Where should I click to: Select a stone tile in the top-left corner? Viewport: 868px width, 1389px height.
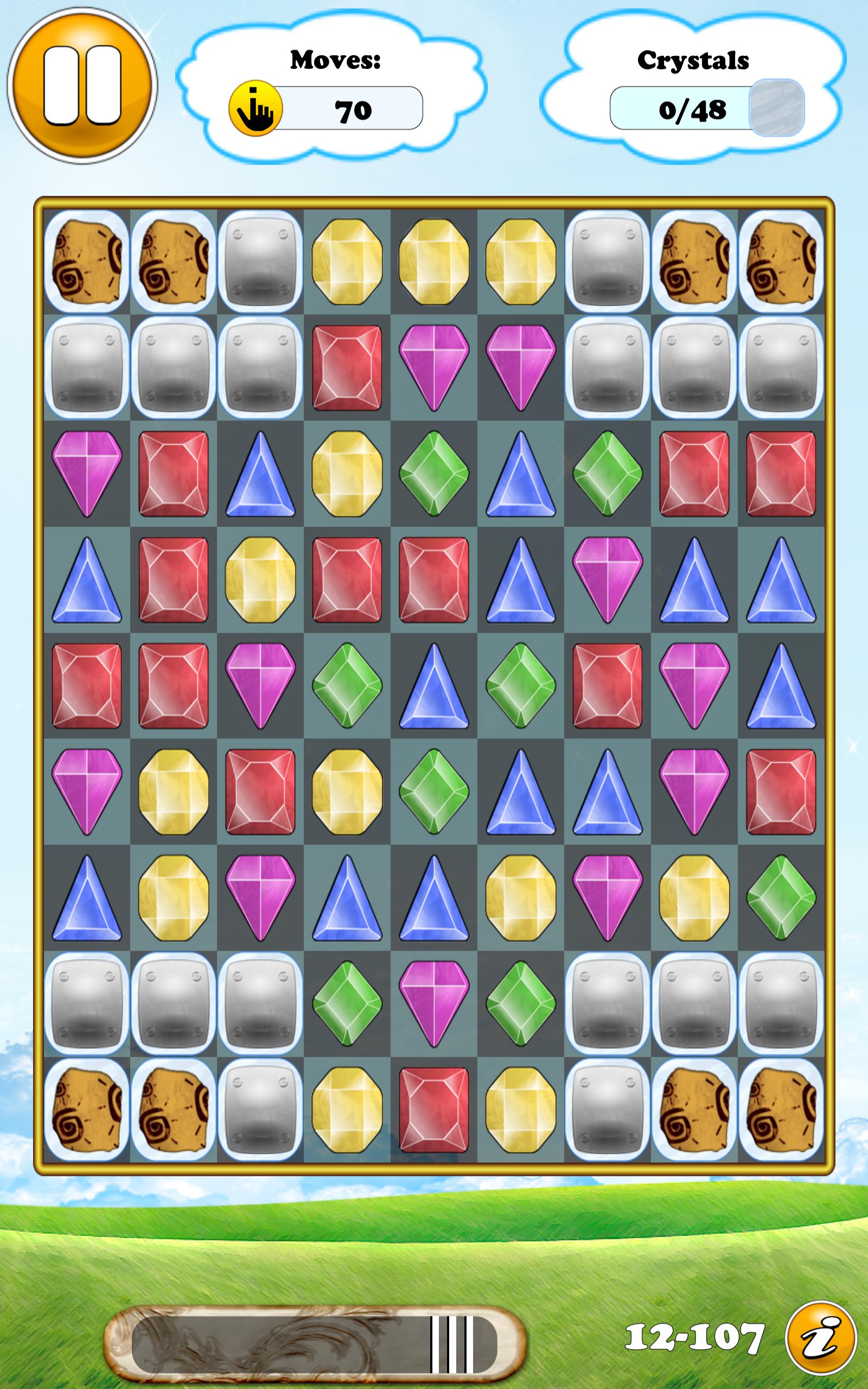coord(86,261)
